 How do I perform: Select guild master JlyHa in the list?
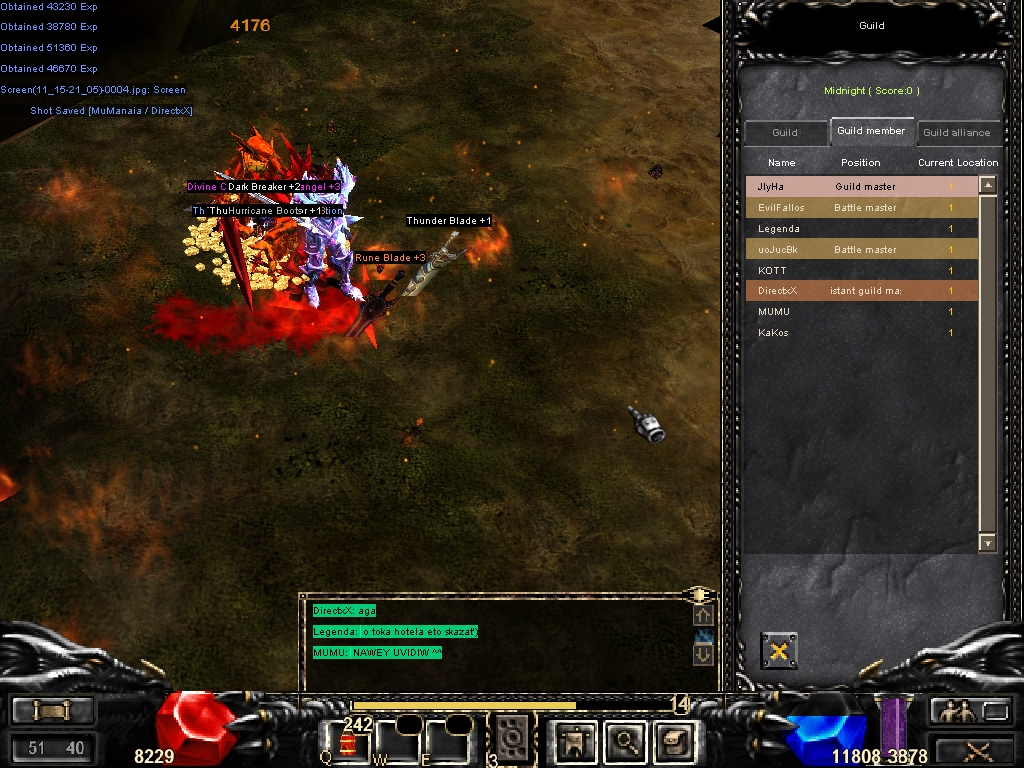pos(860,187)
